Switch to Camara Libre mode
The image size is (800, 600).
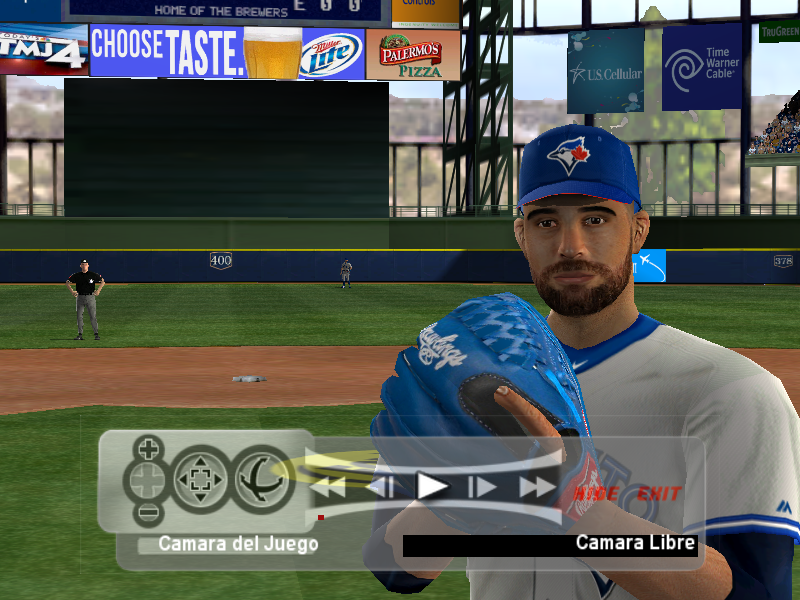pos(635,543)
